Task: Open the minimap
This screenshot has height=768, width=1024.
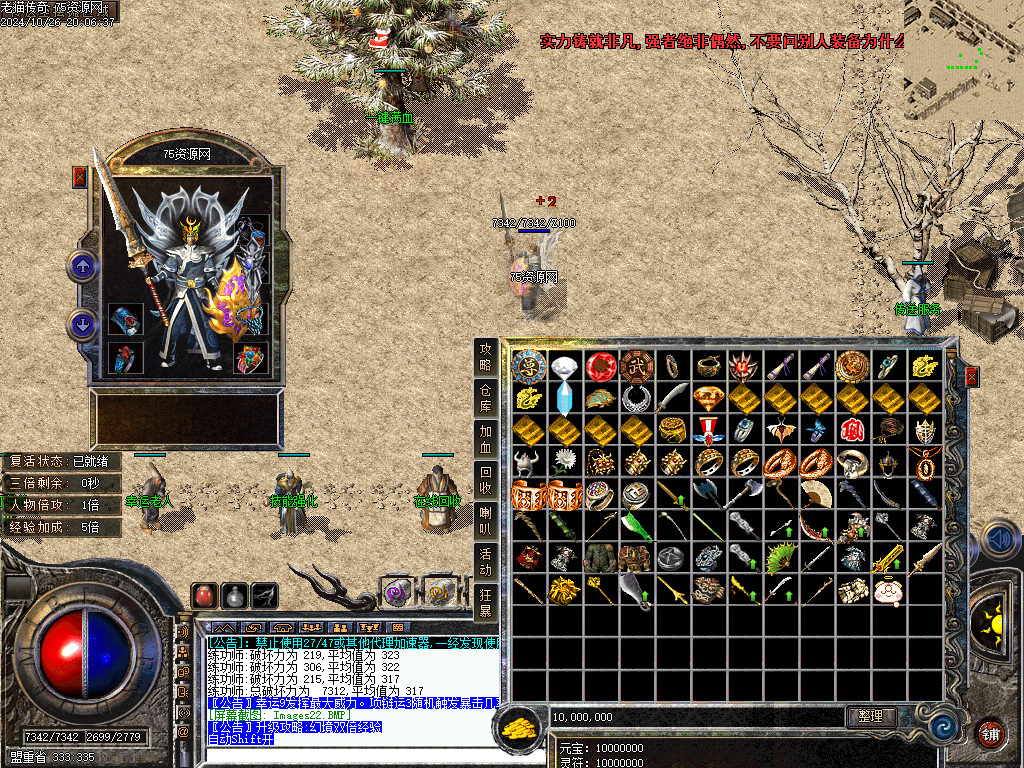Action: [x=963, y=60]
